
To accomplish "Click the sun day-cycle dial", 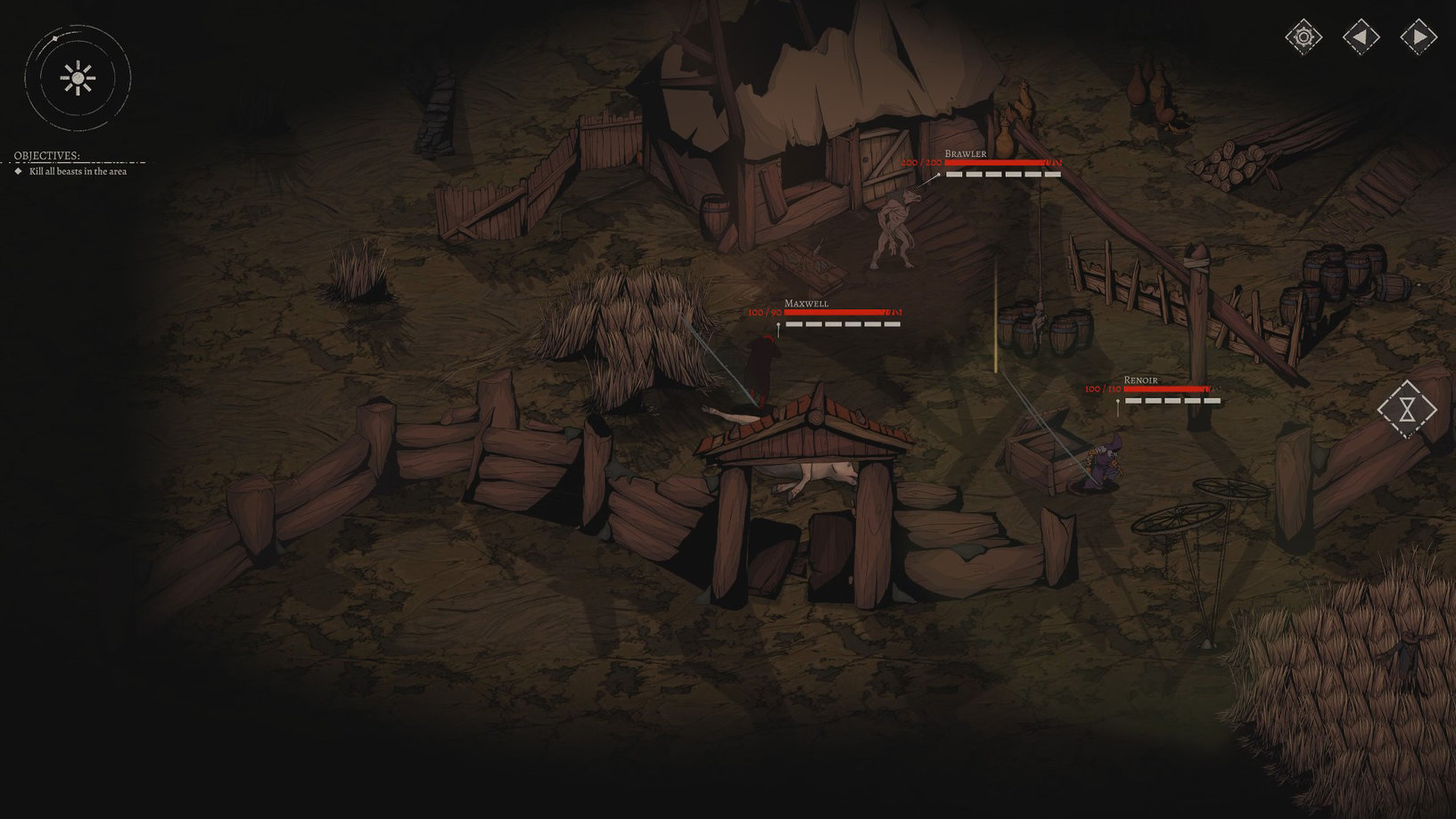I will pos(78,78).
